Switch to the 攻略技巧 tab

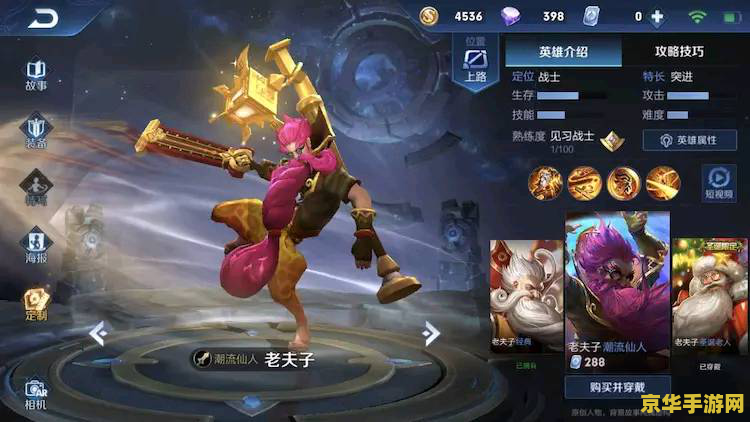pos(679,51)
